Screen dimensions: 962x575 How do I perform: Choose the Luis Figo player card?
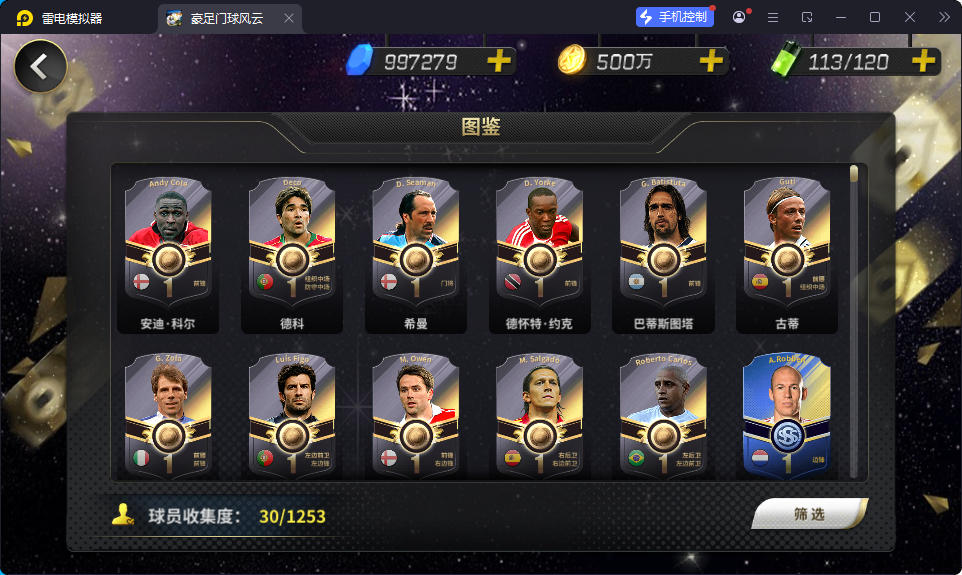tap(292, 415)
